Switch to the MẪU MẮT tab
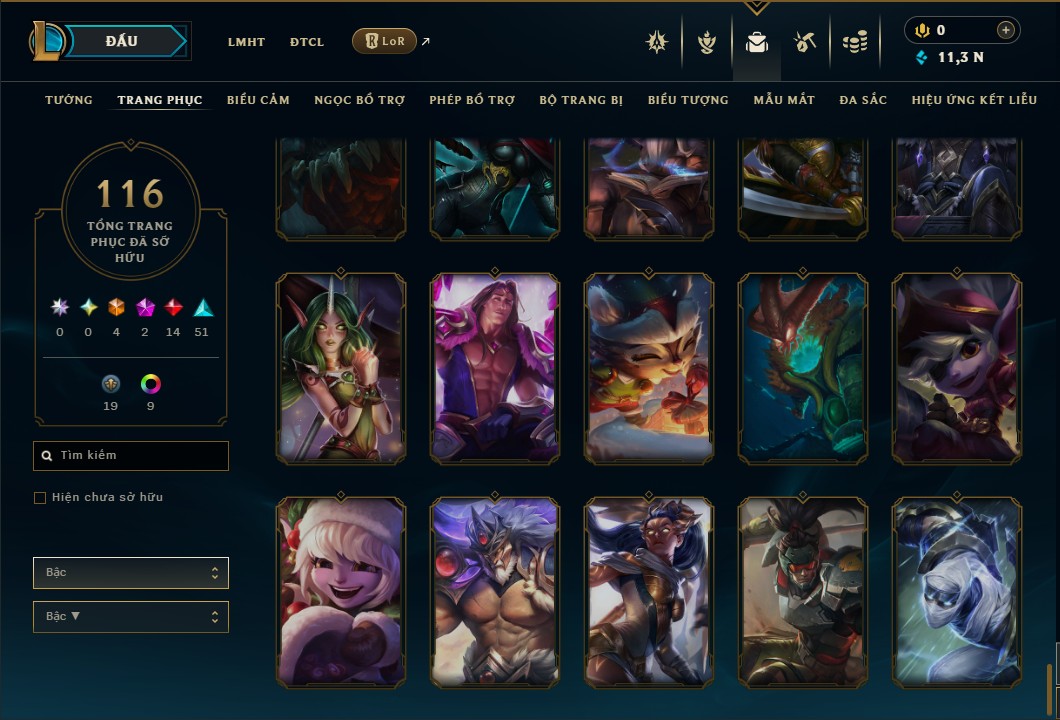 point(784,100)
